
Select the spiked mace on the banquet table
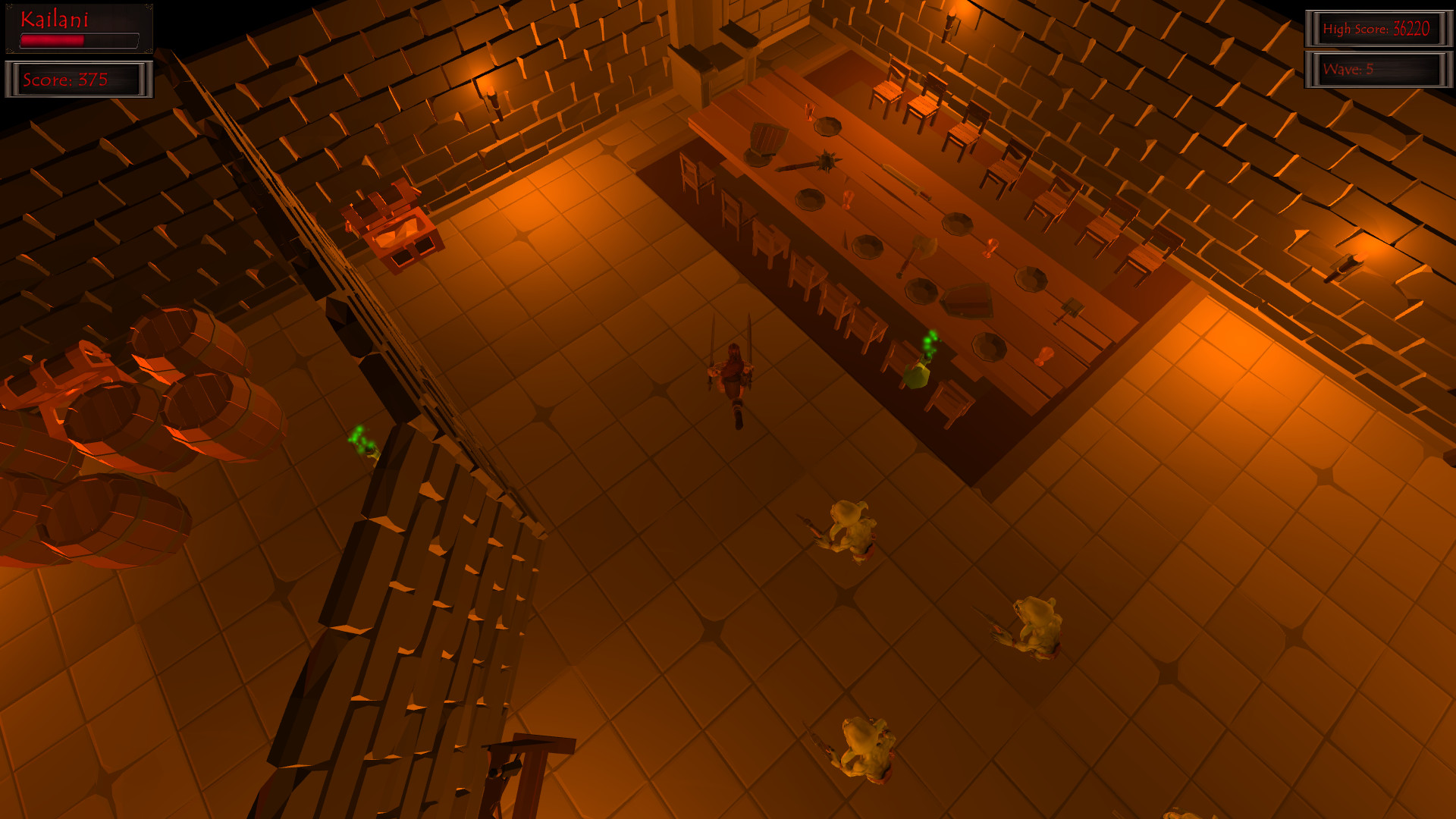pyautogui.click(x=827, y=161)
